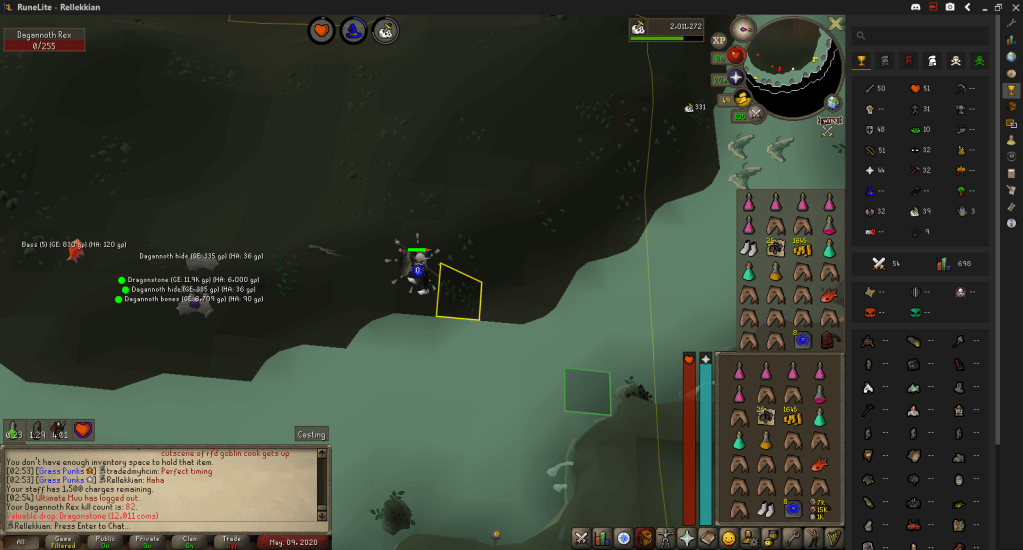1023x550 pixels.
Task: Open the world map globe orb
Action: [x=833, y=102]
